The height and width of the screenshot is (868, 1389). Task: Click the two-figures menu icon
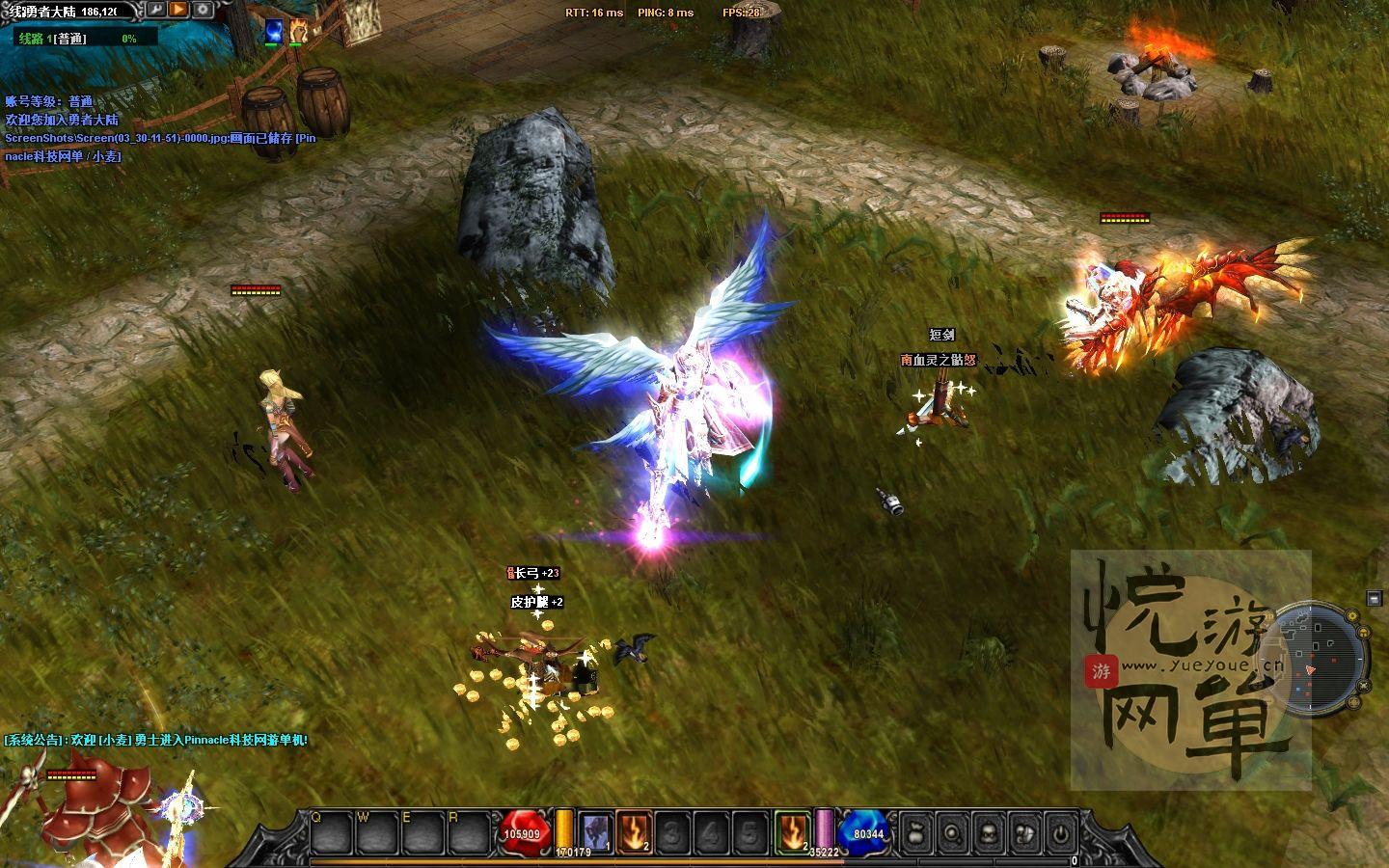[1024, 832]
